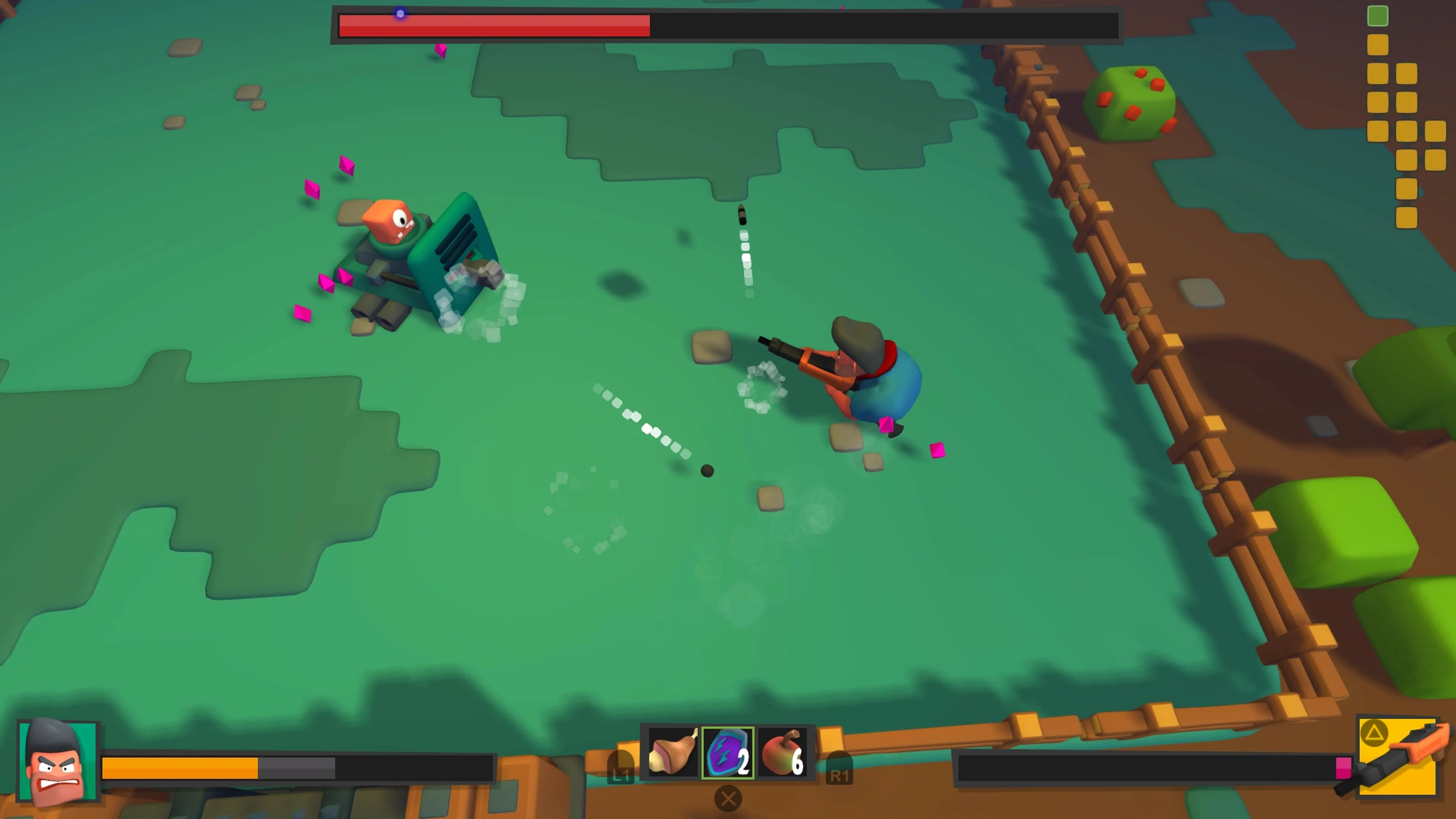1456x819 pixels.
Task: Click the middle junction node connecting tree branches
Action: 1407,130
